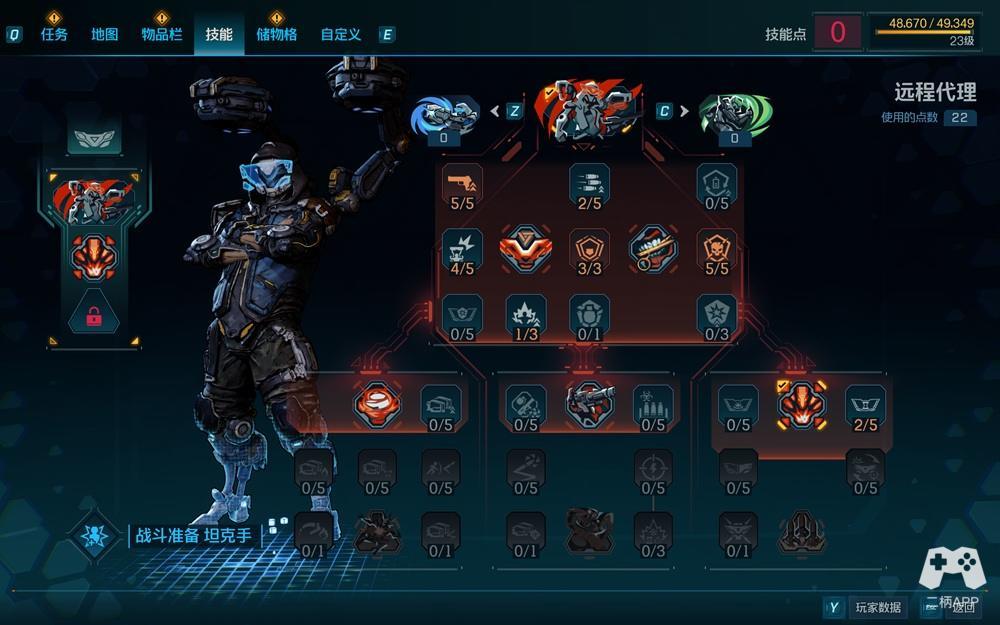Click the equipped action skill slot on left panel
This screenshot has width=1000, height=625.
tap(94, 257)
